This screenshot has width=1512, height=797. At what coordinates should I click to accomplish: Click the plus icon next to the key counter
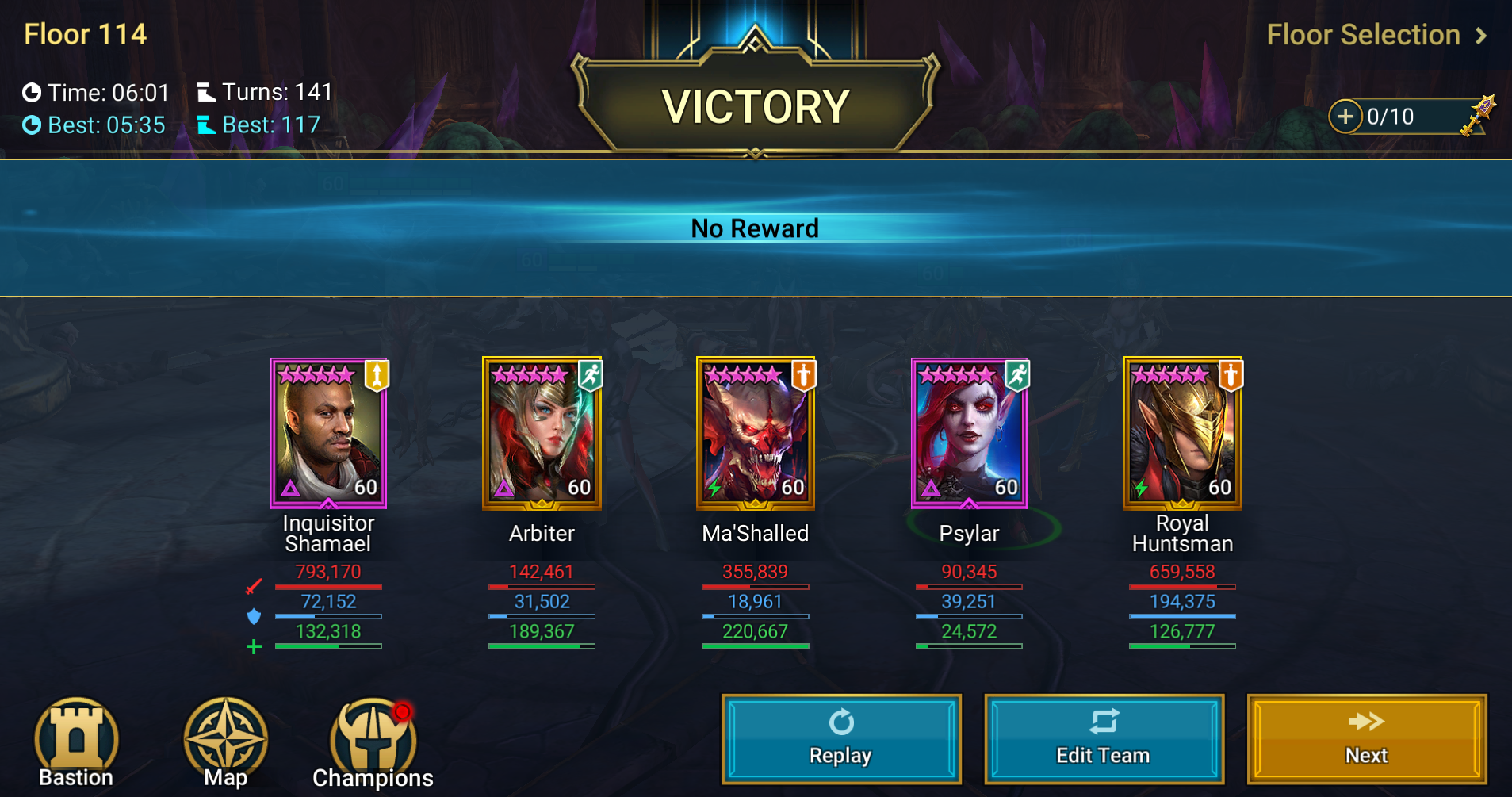(x=1346, y=116)
